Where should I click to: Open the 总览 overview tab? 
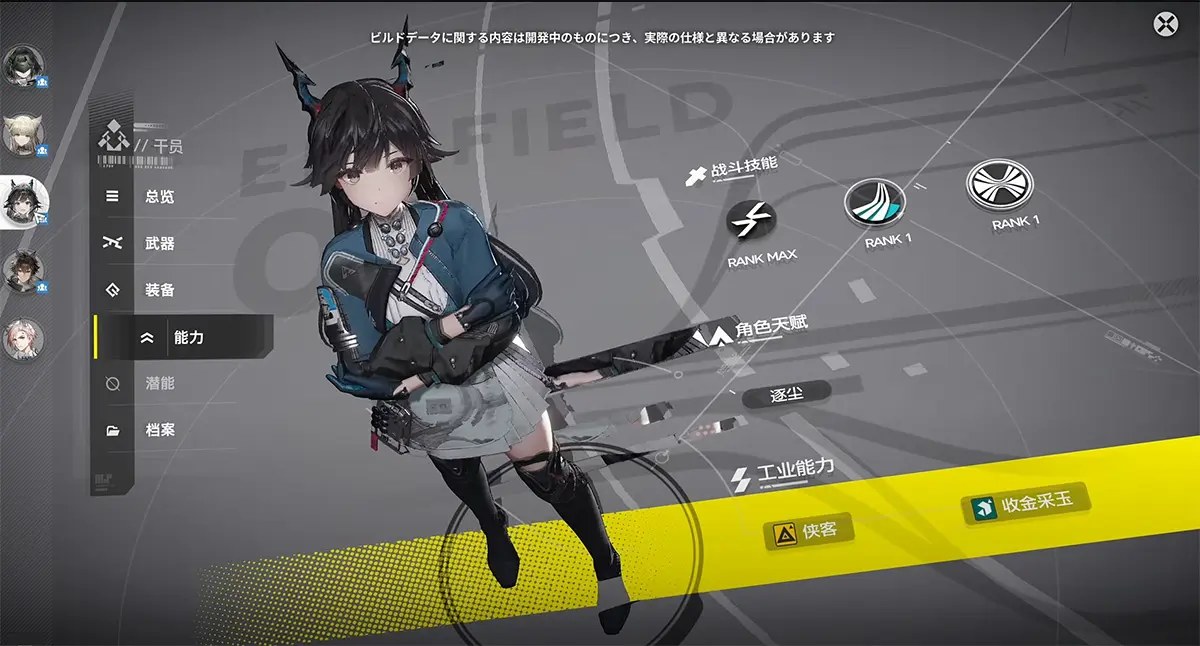point(159,197)
